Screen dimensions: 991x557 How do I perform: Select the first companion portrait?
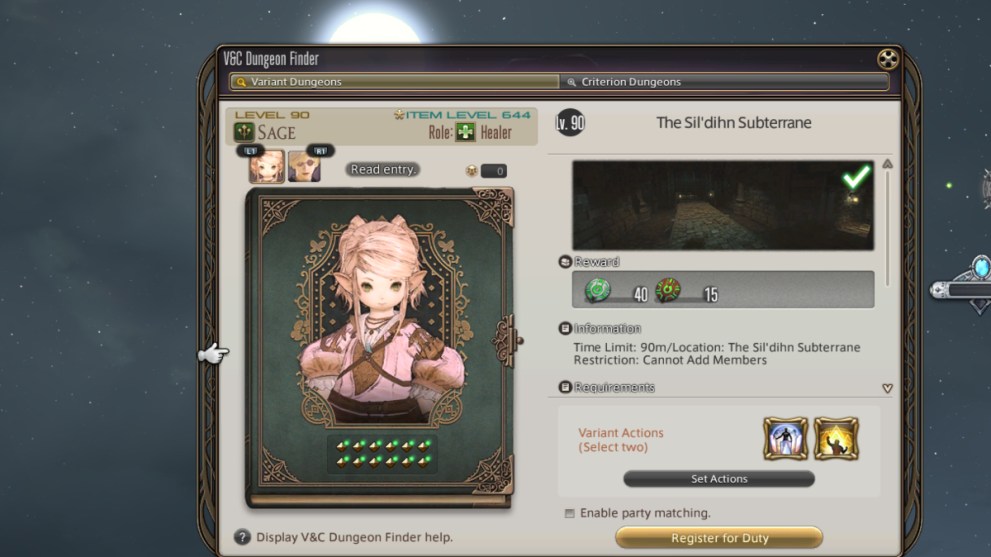point(267,166)
